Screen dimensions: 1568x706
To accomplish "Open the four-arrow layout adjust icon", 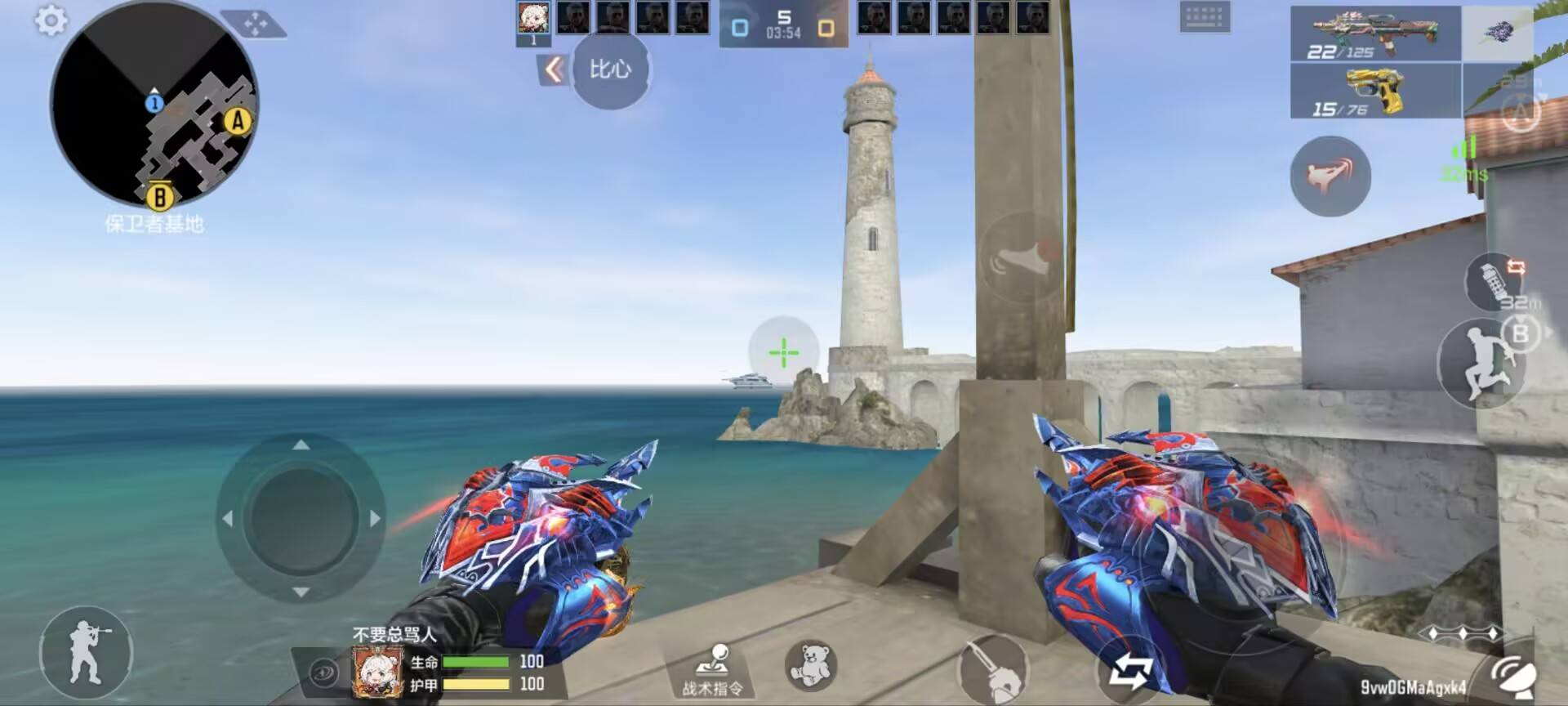I will pos(255,25).
